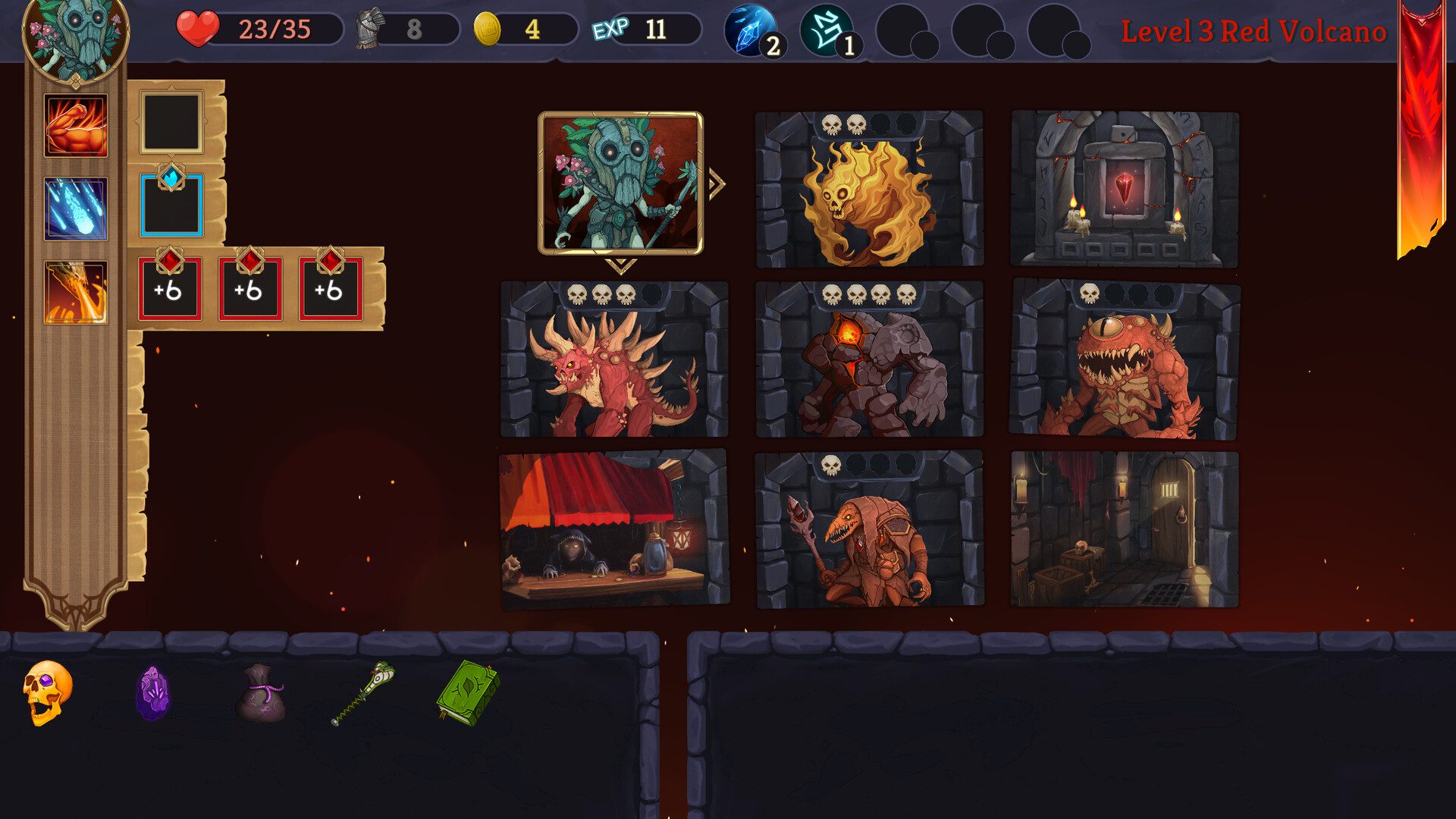Image resolution: width=1456 pixels, height=819 pixels.
Task: Visit the merchant shop stall card
Action: 614,529
